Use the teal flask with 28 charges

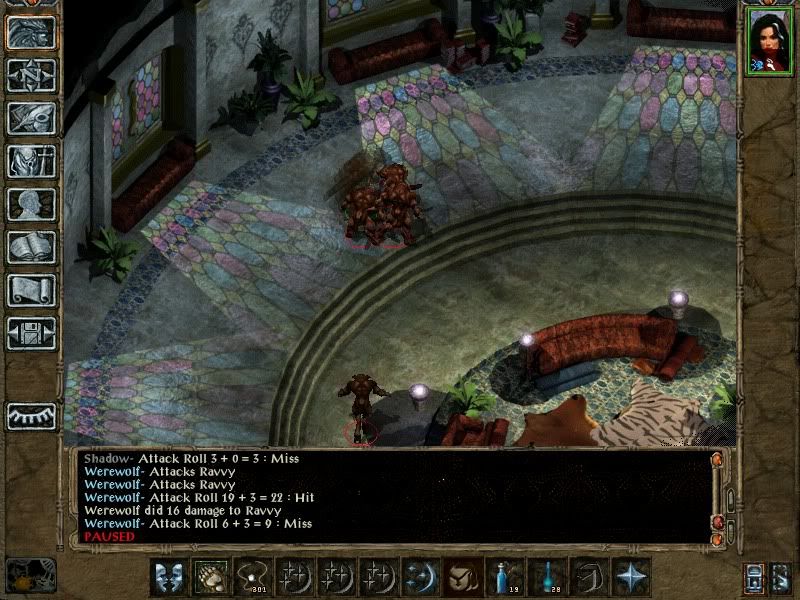[548, 577]
